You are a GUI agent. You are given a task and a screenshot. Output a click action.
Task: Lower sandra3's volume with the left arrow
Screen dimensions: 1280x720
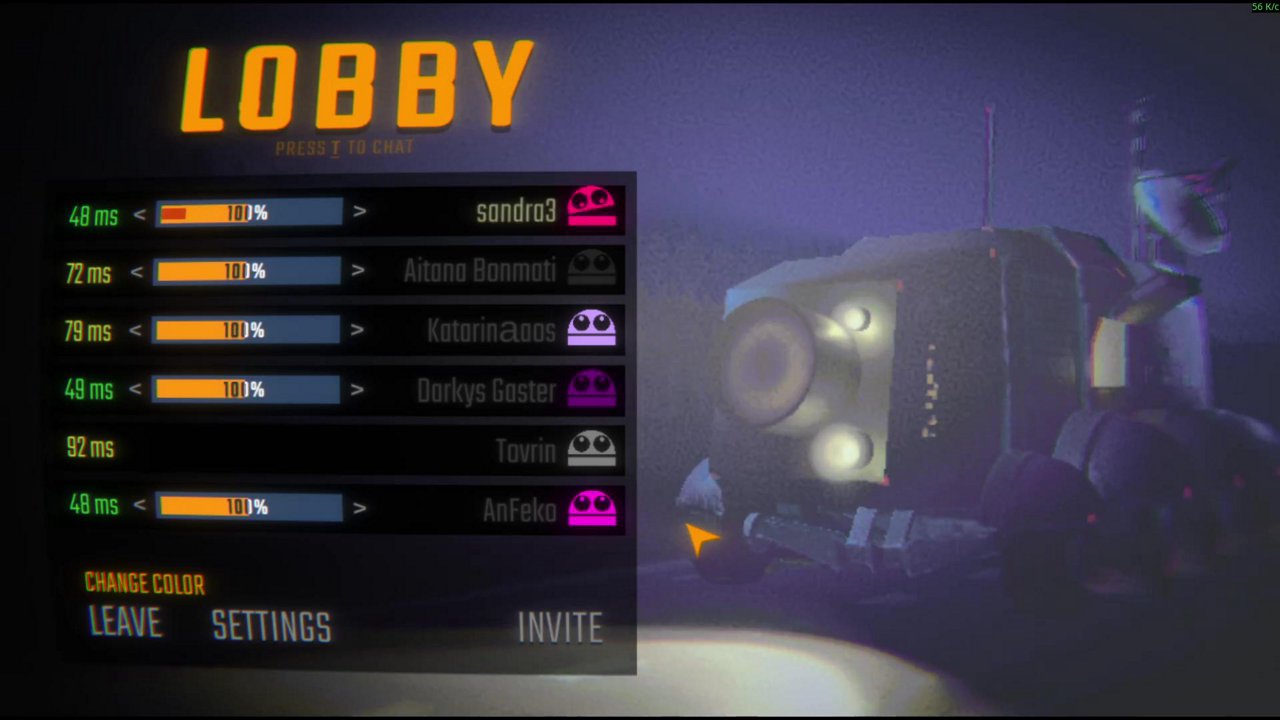[140, 213]
